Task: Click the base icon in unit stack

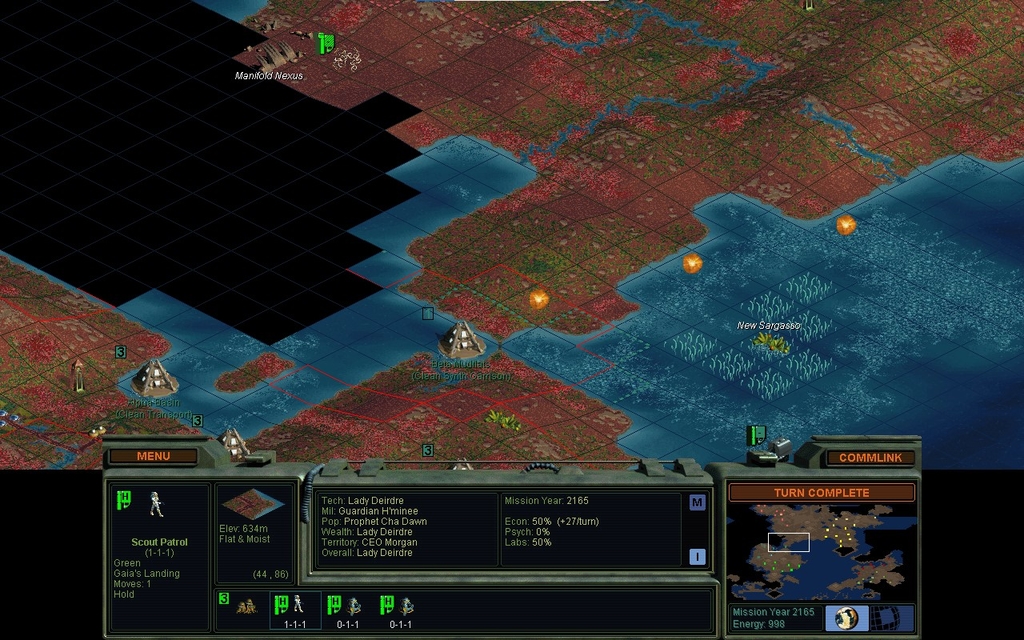Action: (246, 606)
